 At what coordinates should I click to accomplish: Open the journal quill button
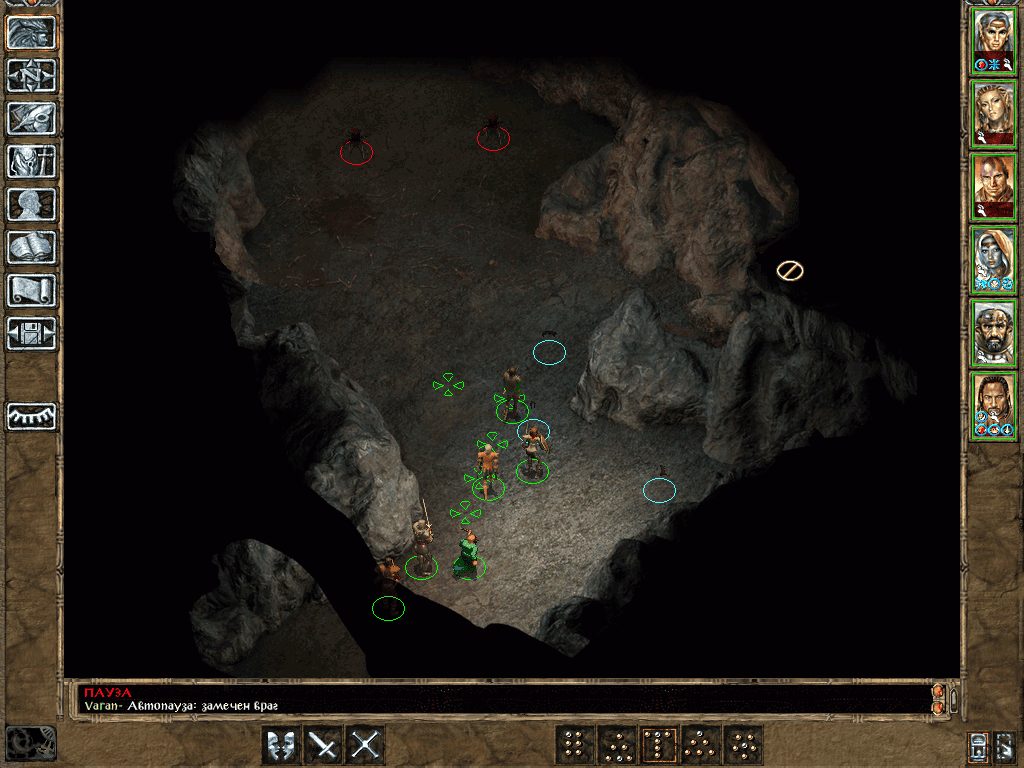coord(32,118)
